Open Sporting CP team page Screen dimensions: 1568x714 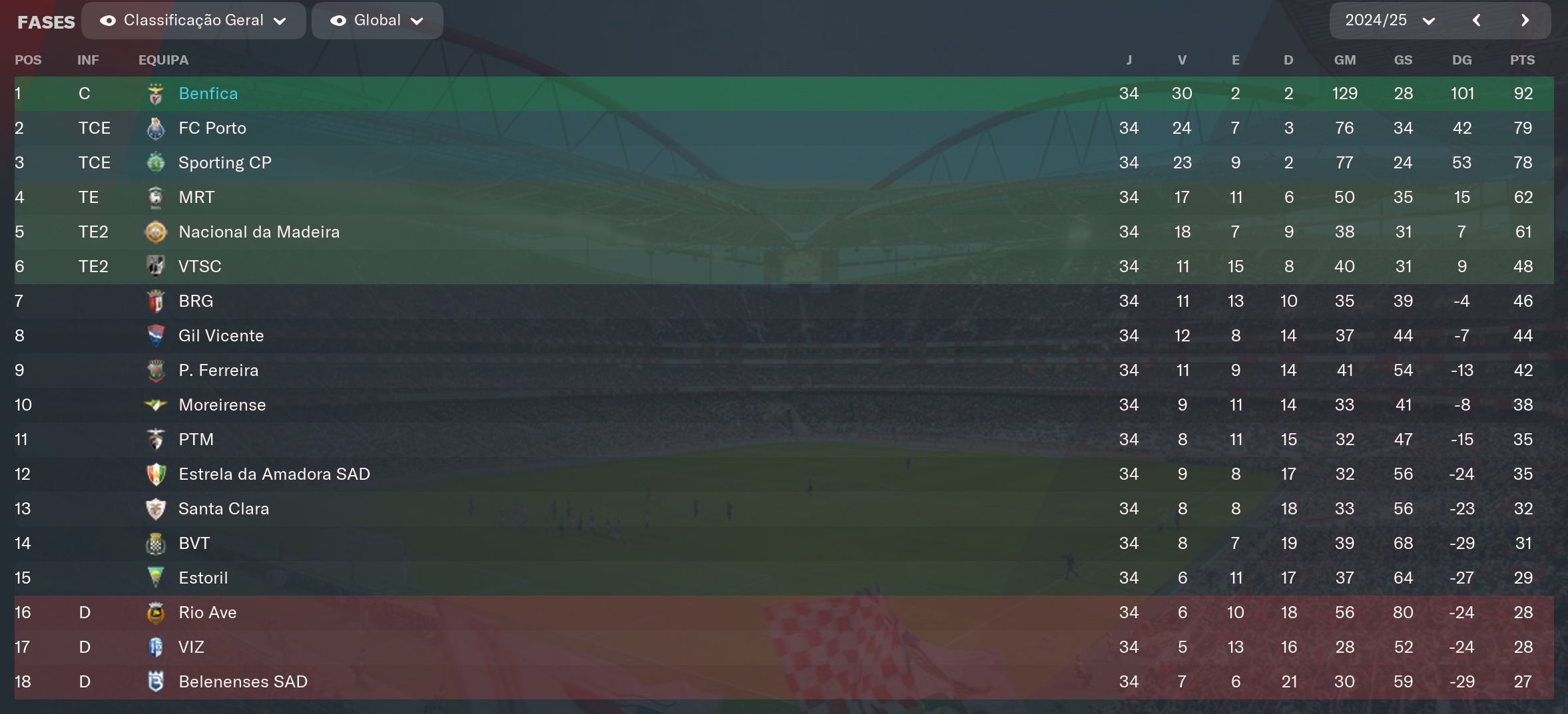pyautogui.click(x=224, y=163)
